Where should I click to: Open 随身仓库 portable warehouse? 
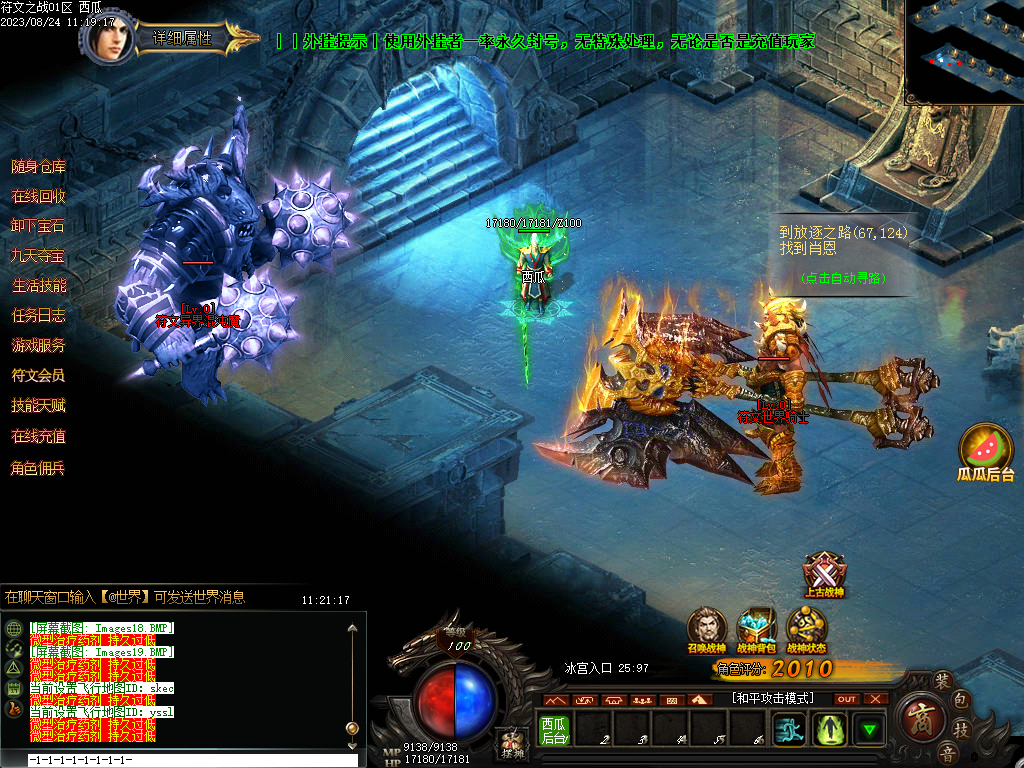(38, 166)
